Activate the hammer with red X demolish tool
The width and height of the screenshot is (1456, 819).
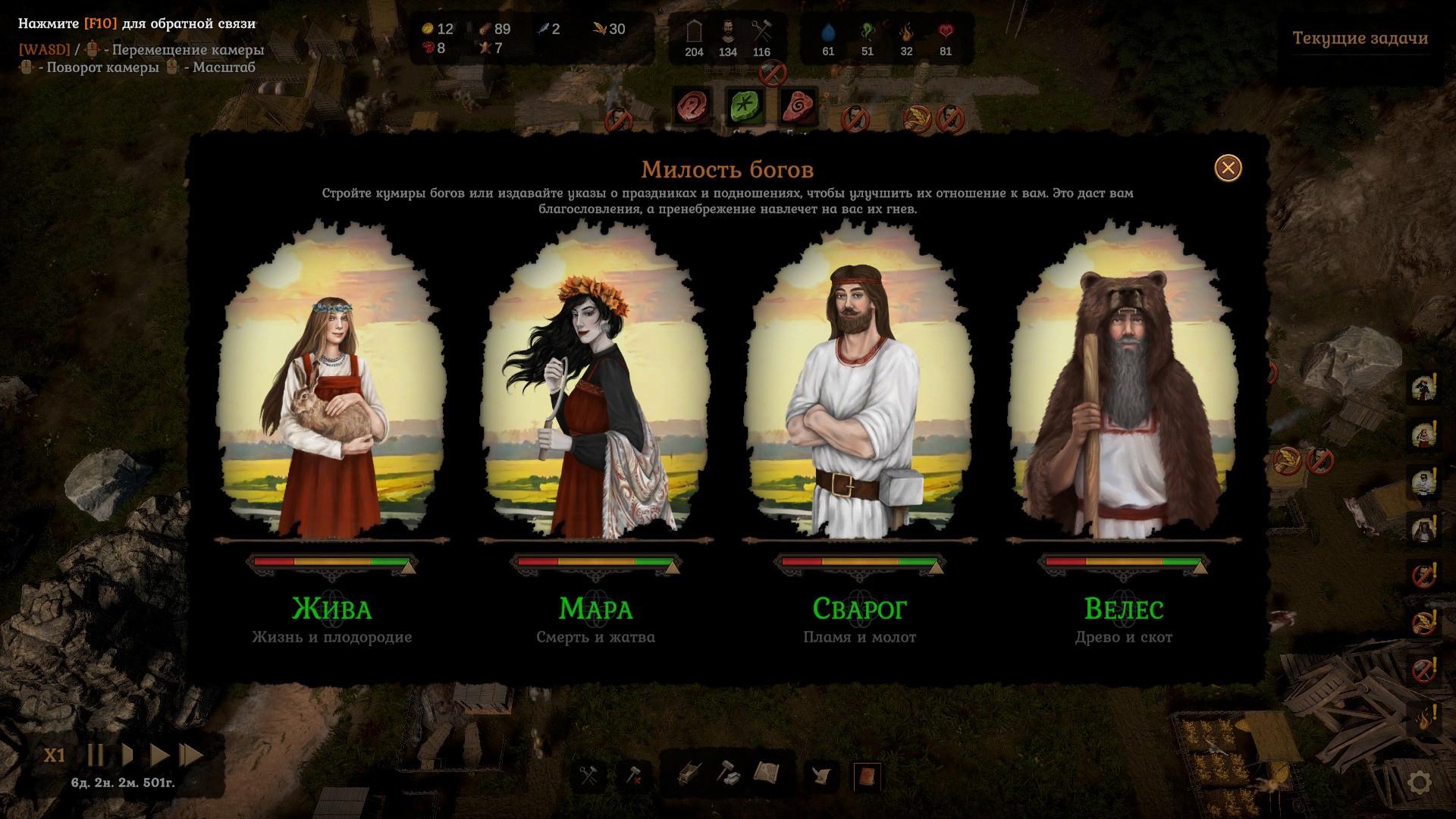[633, 775]
